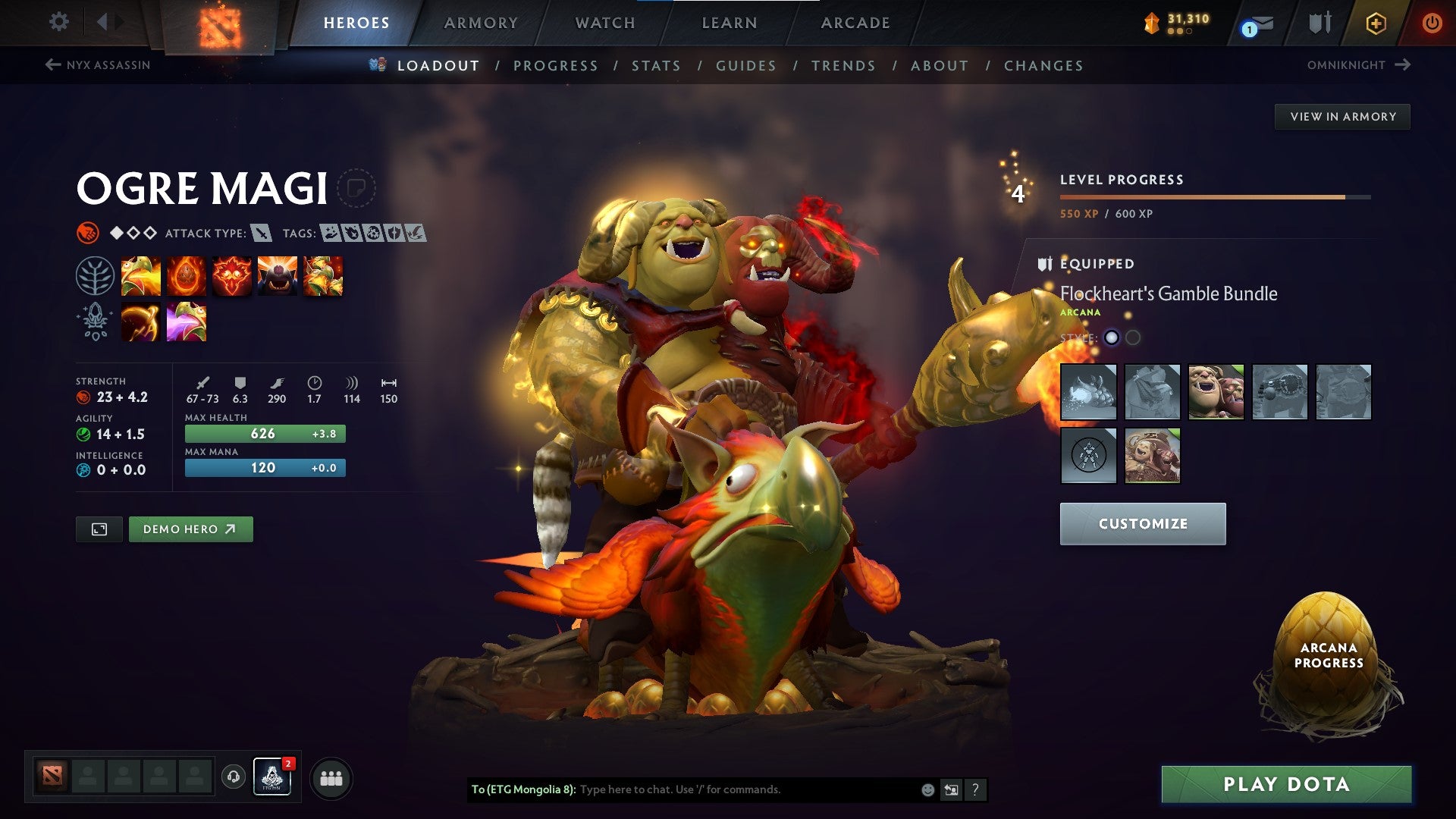This screenshot has height=819, width=1456.
Task: Select the second Style radio button
Action: click(x=1133, y=337)
